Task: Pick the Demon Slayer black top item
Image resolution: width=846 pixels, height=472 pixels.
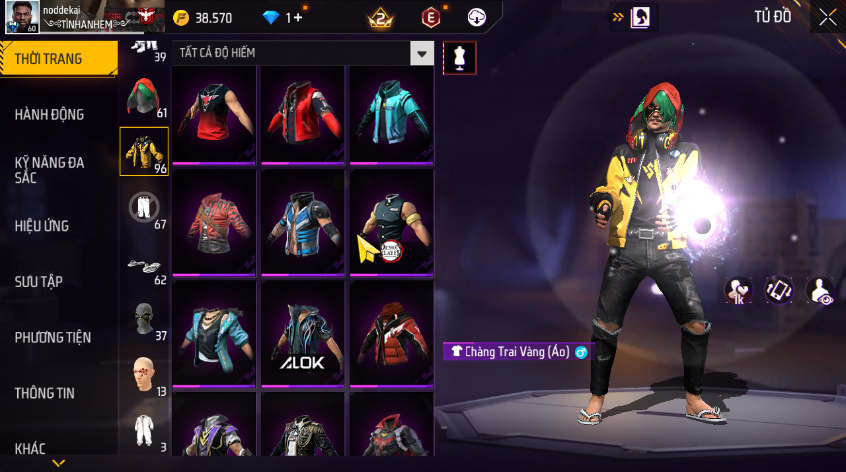Action: pos(391,223)
